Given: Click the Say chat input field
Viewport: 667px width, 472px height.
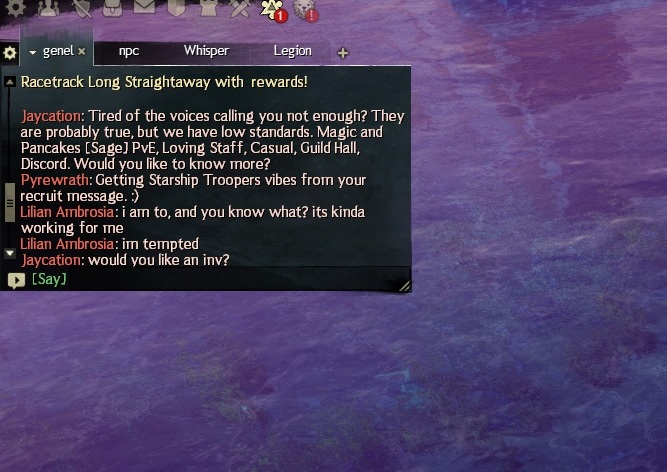Looking at the screenshot, I should point(210,279).
